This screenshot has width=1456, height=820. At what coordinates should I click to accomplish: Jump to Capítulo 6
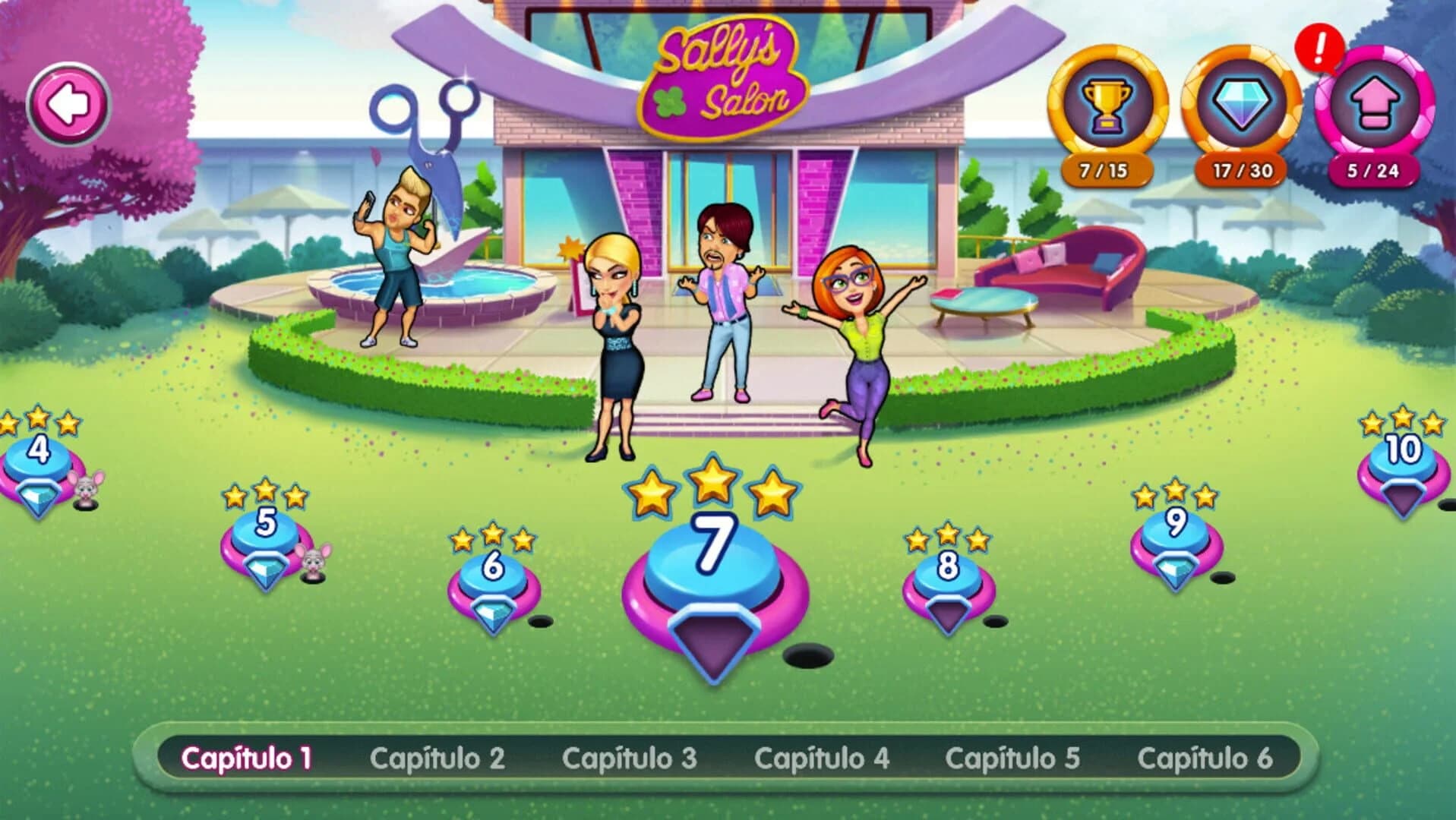[x=1207, y=756]
